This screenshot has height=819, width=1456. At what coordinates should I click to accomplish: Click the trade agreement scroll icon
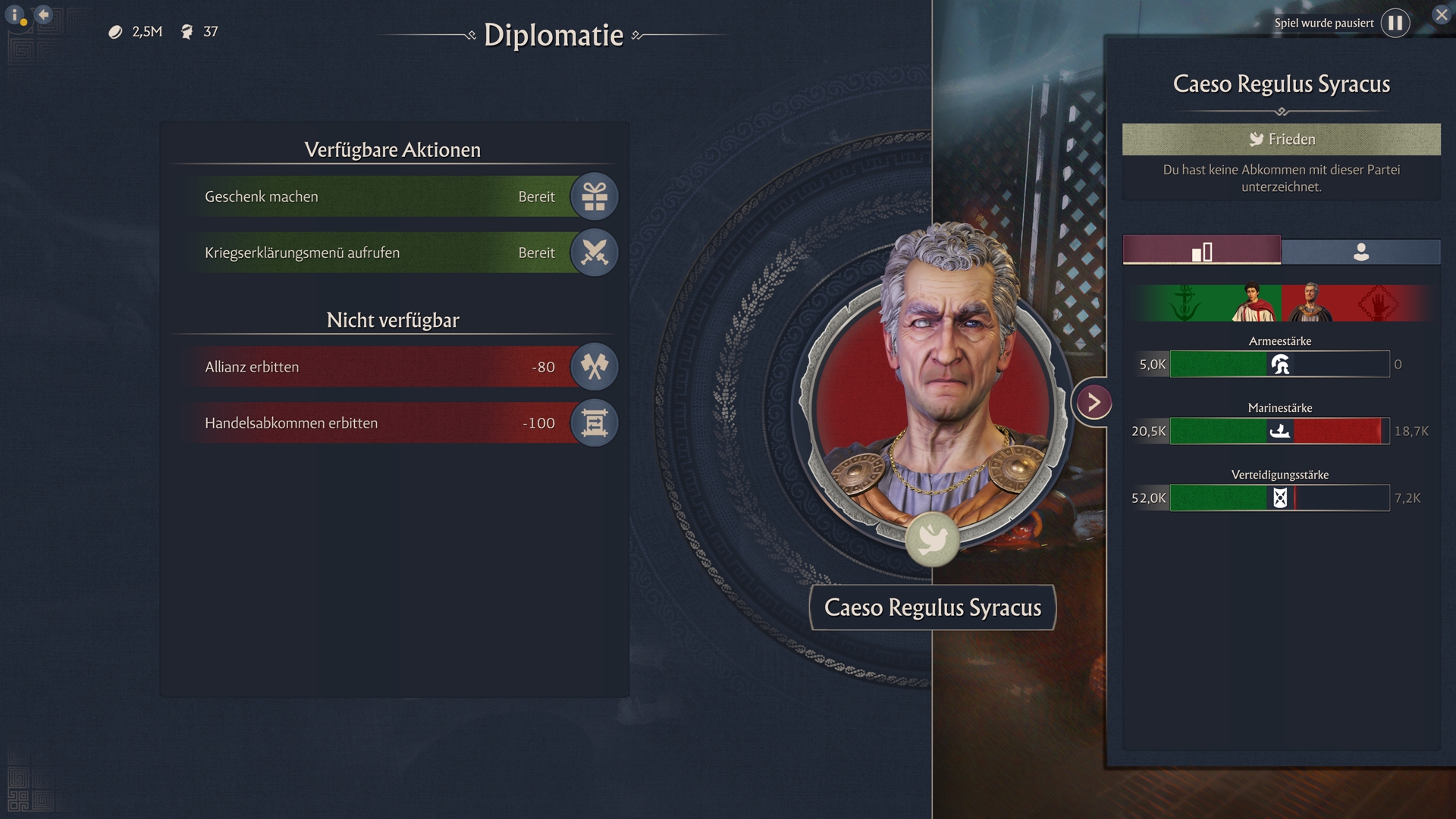tap(595, 423)
